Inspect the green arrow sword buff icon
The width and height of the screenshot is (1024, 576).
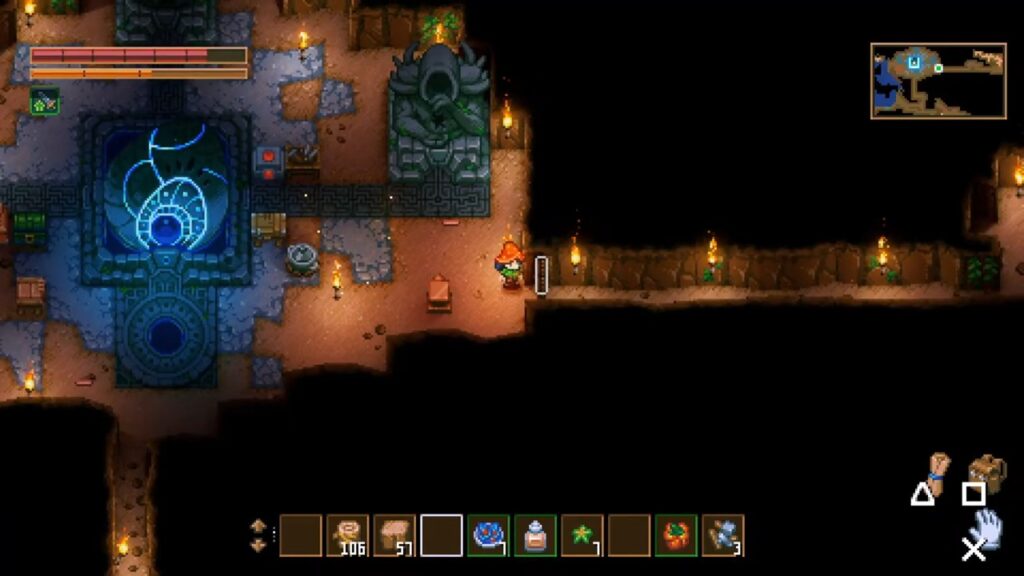point(45,101)
